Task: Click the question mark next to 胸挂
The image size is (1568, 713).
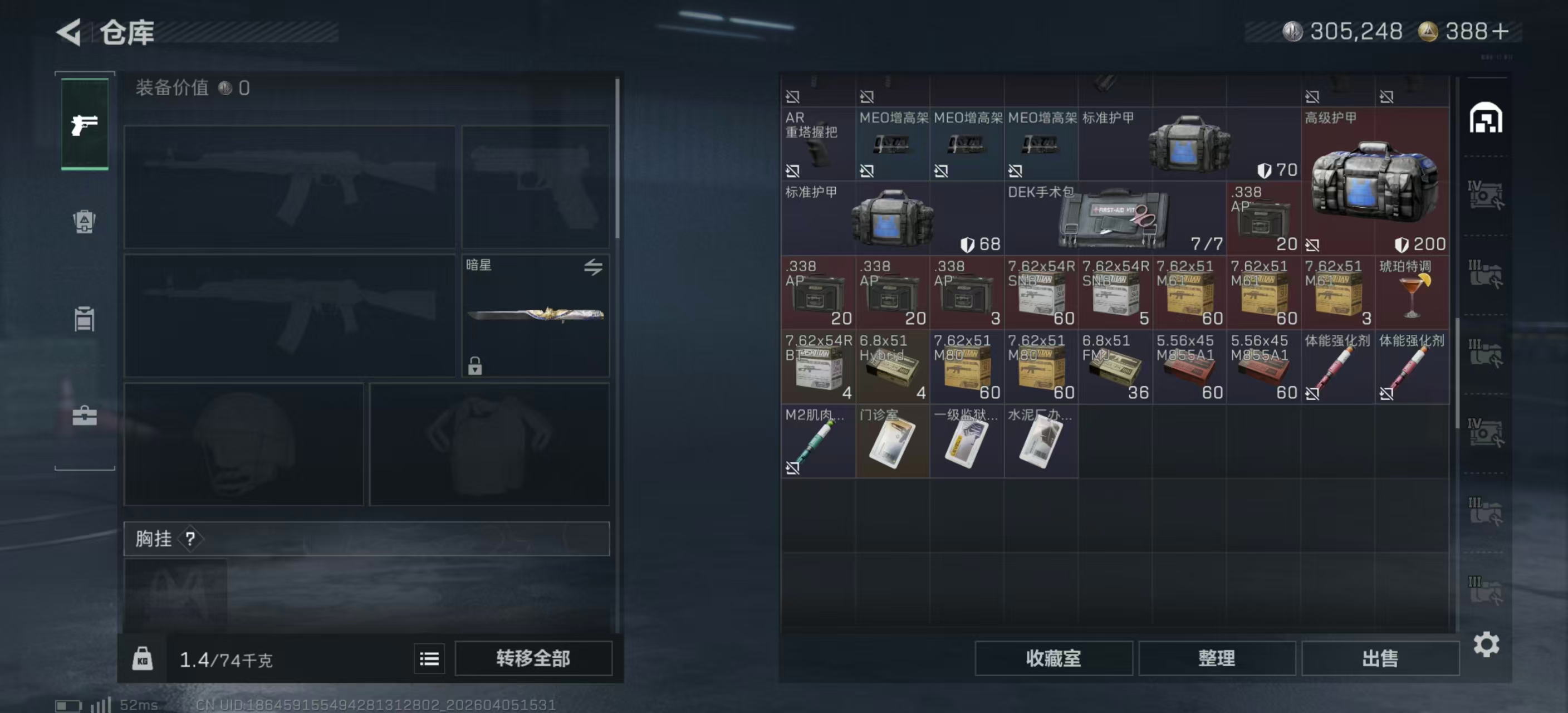Action: (190, 538)
